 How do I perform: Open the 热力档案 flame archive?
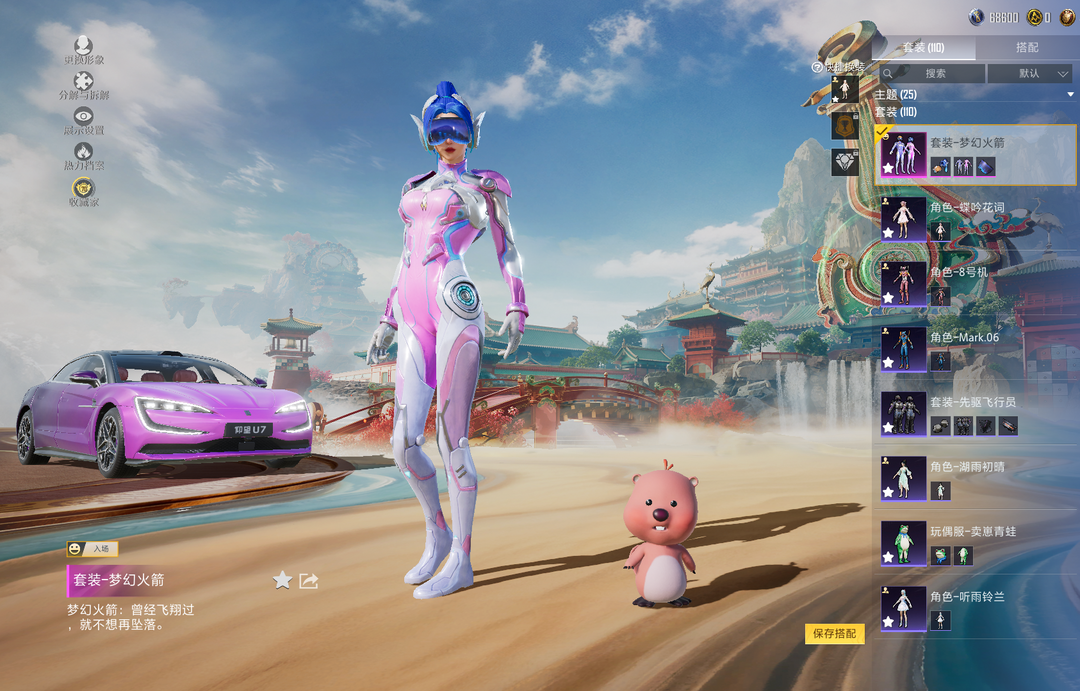coord(83,155)
